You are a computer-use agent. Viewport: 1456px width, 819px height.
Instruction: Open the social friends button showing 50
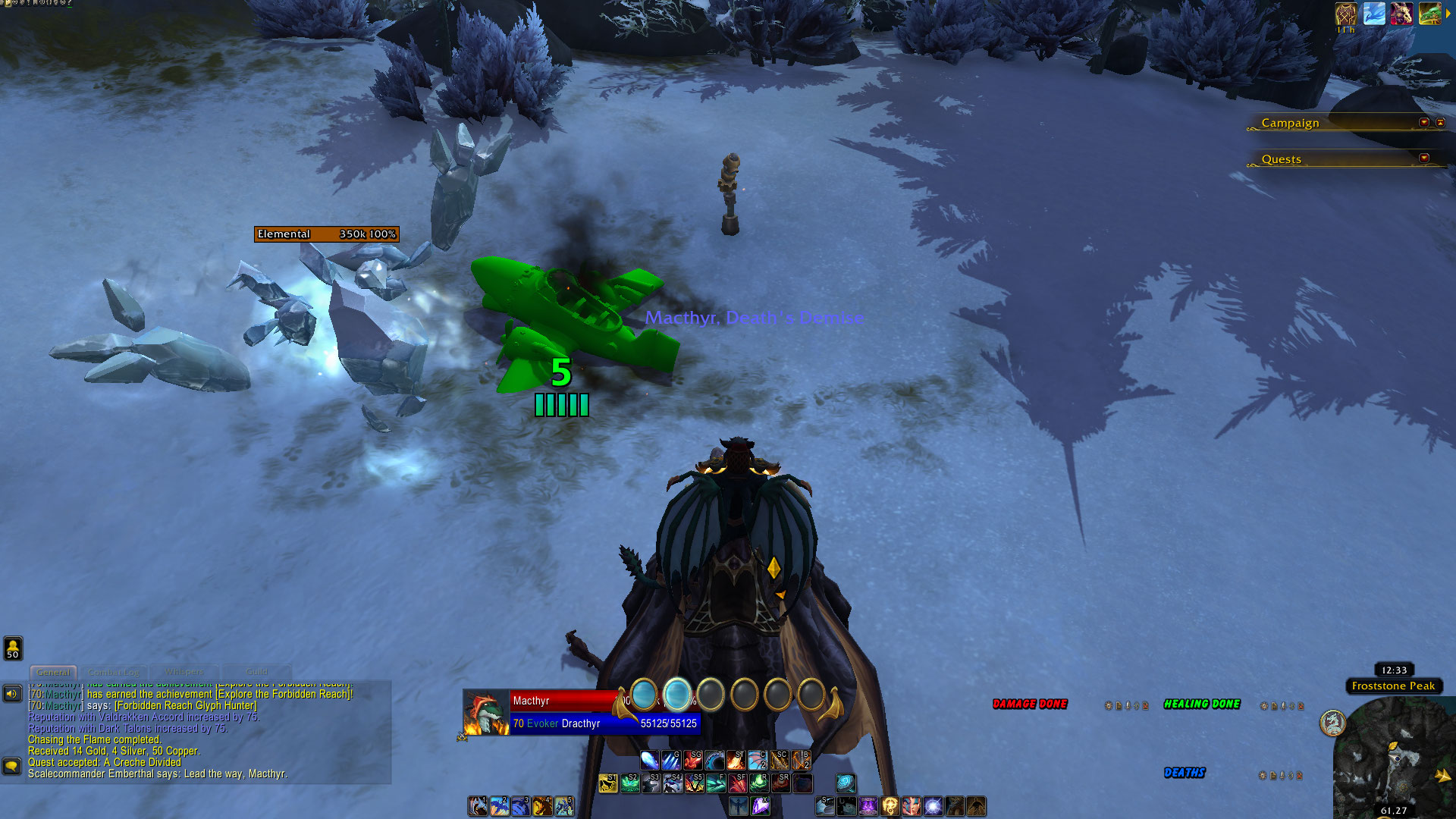[13, 648]
